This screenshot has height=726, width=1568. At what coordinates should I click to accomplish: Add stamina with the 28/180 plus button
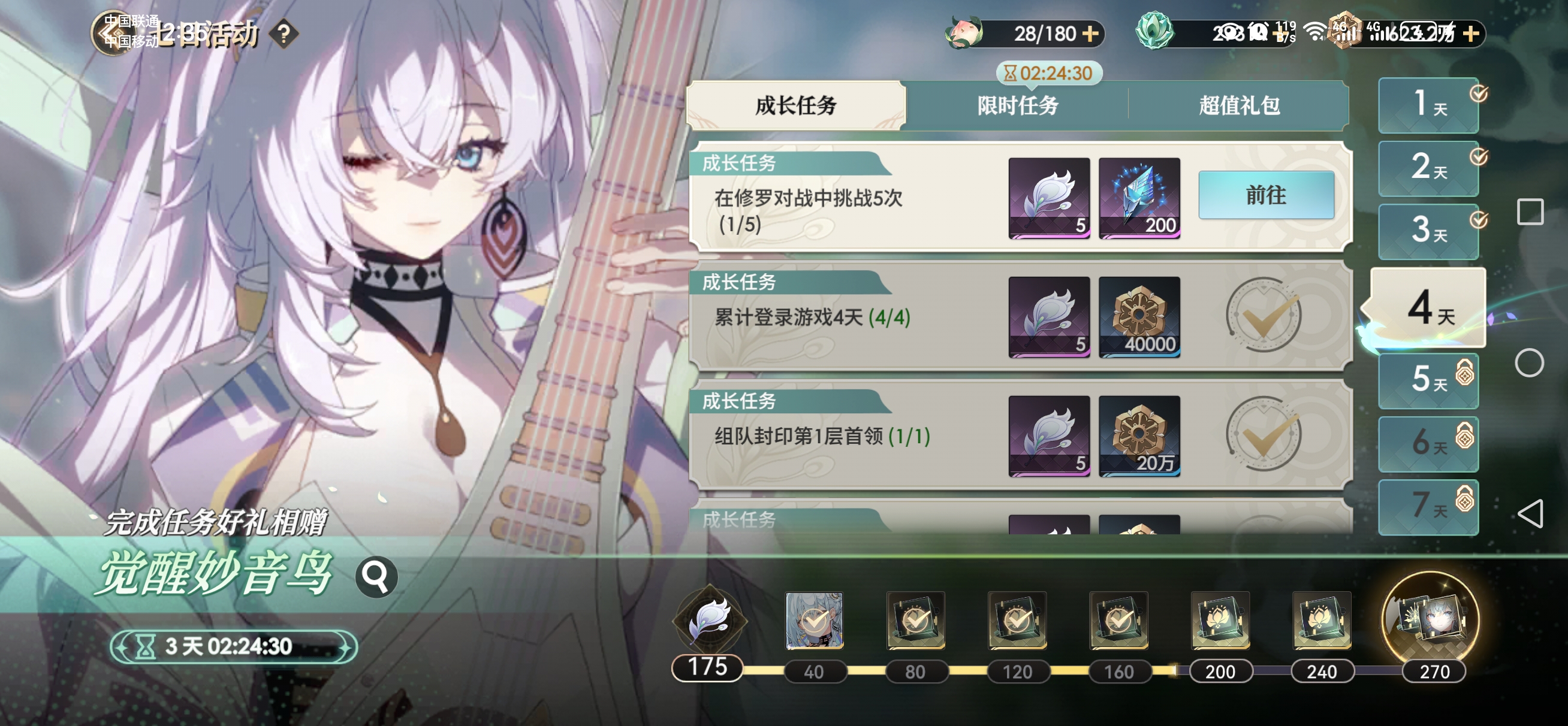click(1091, 34)
